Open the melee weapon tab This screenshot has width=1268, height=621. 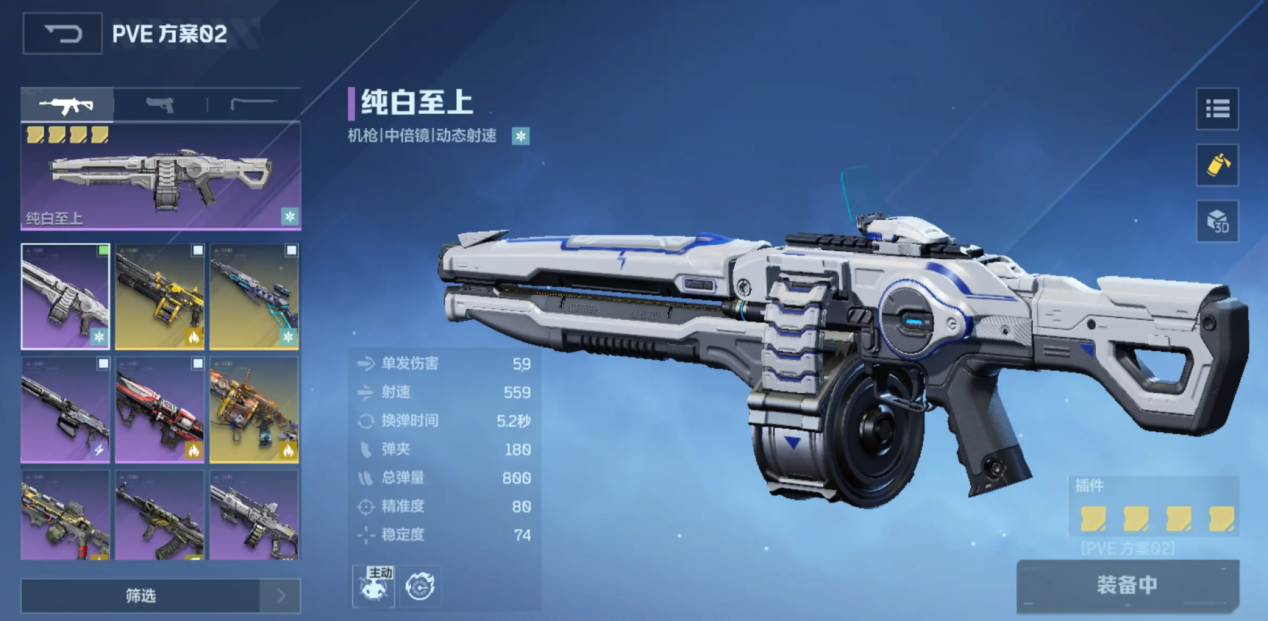pos(253,105)
